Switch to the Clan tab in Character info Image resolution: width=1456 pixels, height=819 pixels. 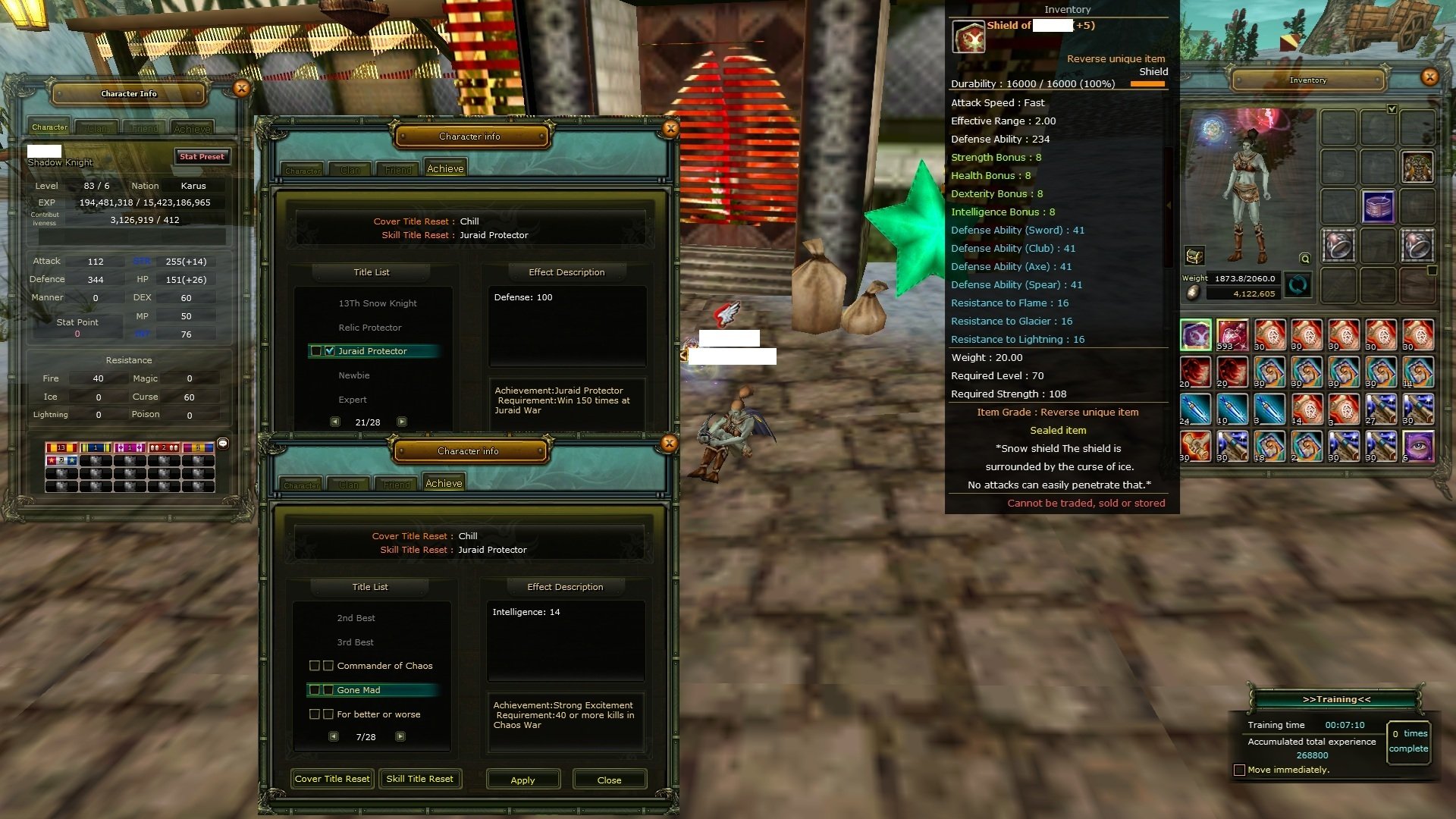click(349, 170)
